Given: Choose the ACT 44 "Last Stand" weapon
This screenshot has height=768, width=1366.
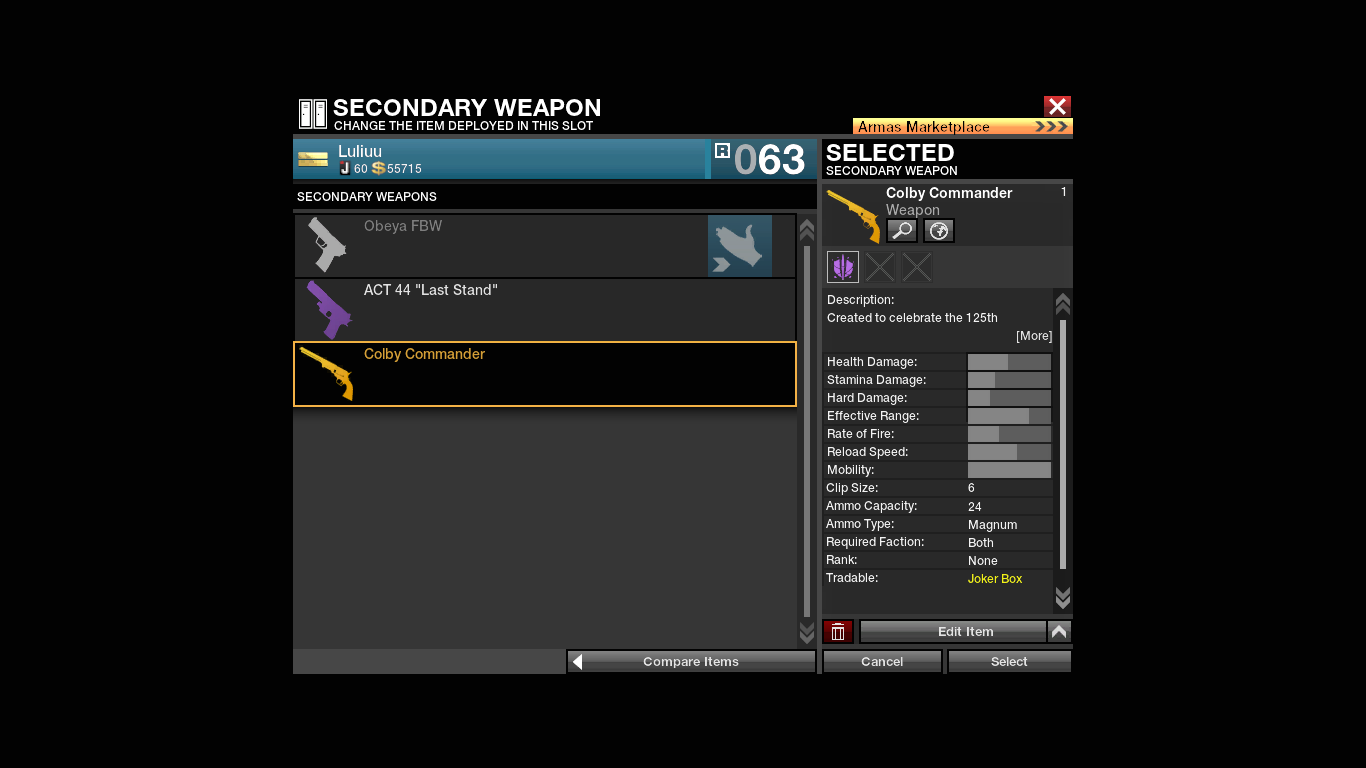Looking at the screenshot, I should click(545, 310).
